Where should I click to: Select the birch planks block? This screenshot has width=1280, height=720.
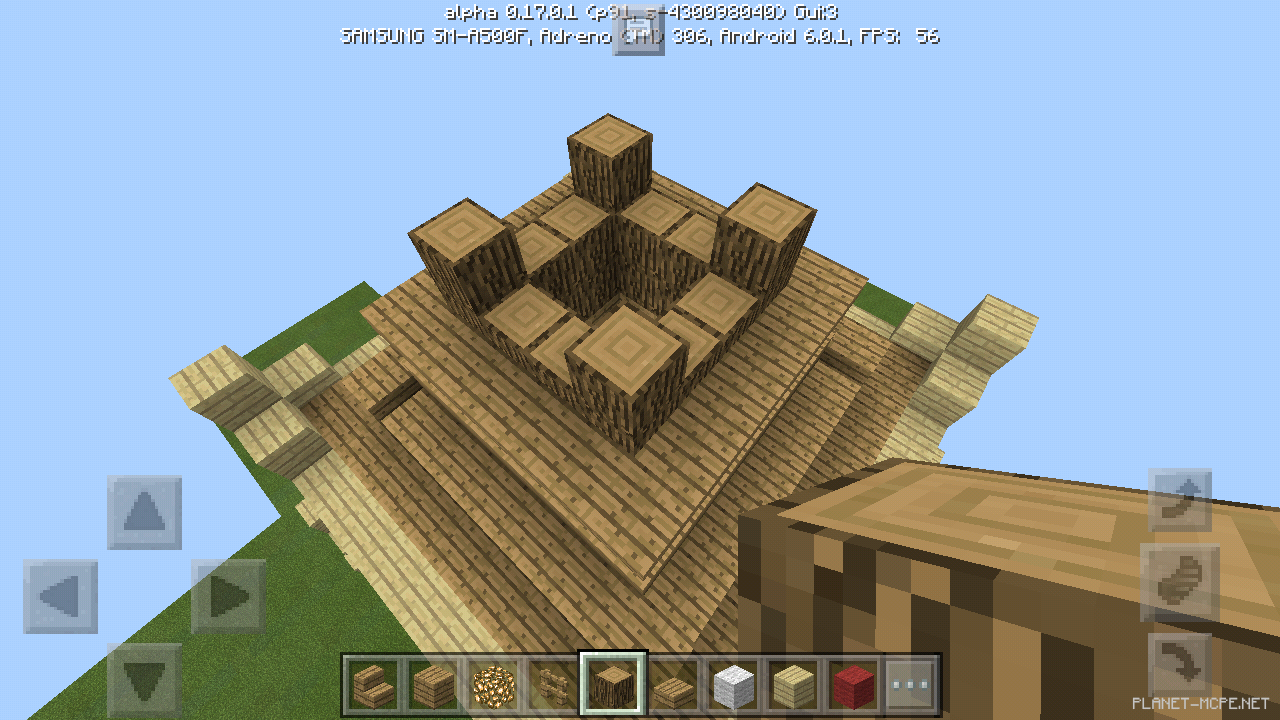point(796,685)
